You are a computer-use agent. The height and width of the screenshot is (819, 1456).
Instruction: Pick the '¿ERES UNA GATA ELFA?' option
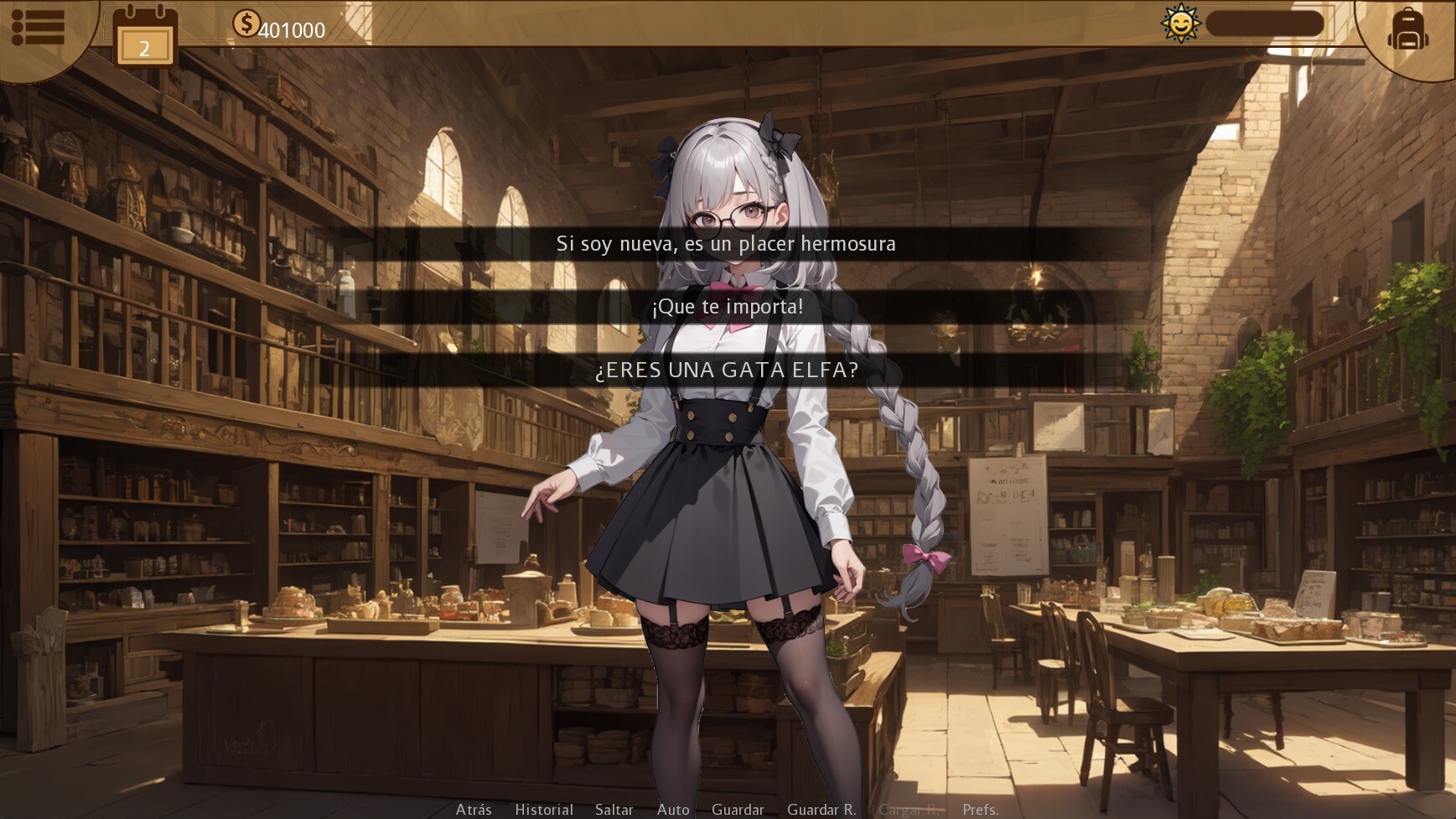click(x=728, y=369)
